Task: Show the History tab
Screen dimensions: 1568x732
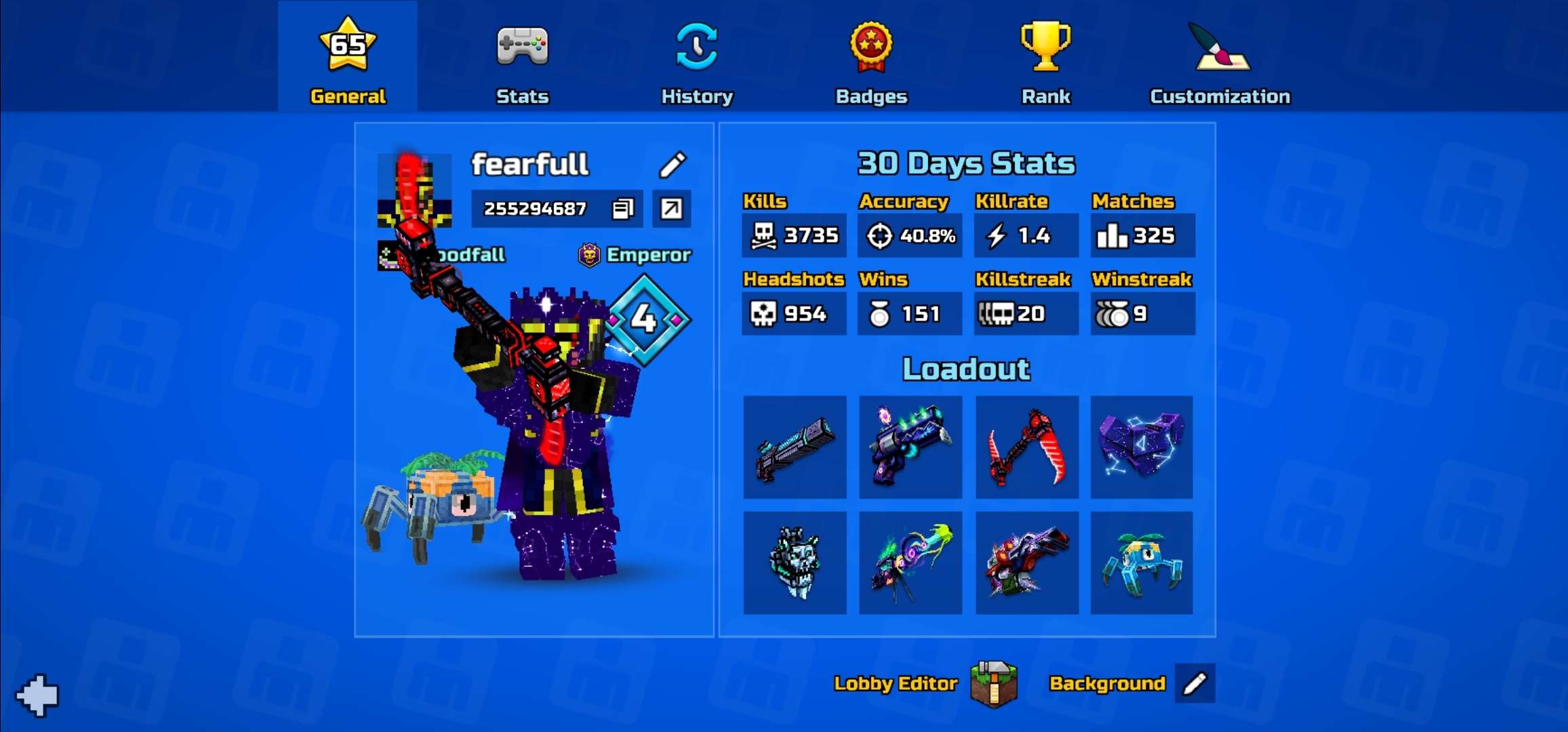Action: point(697,60)
